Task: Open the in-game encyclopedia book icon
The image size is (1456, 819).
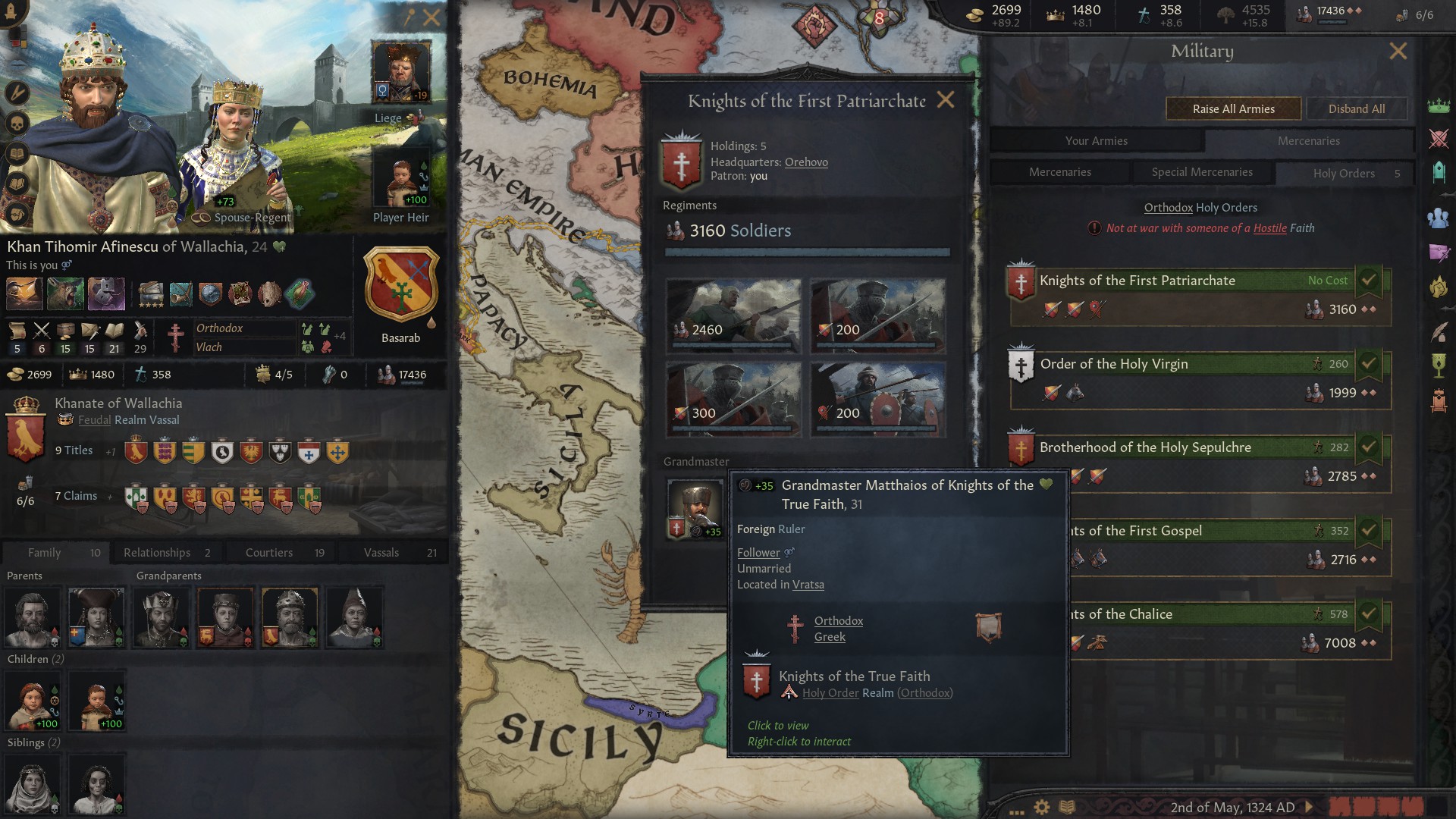Action: point(1066,806)
